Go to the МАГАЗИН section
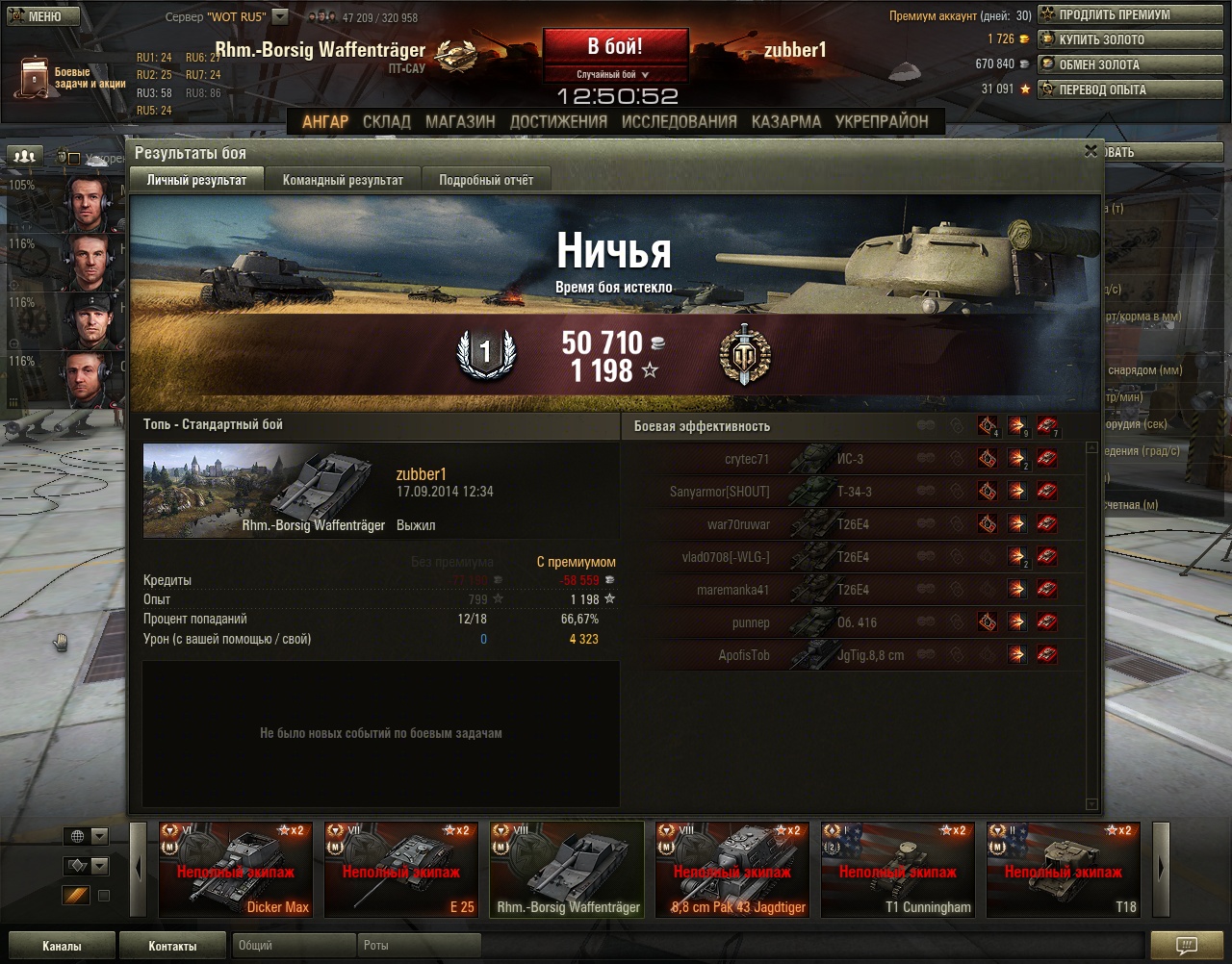This screenshot has height=964, width=1232. (x=460, y=122)
